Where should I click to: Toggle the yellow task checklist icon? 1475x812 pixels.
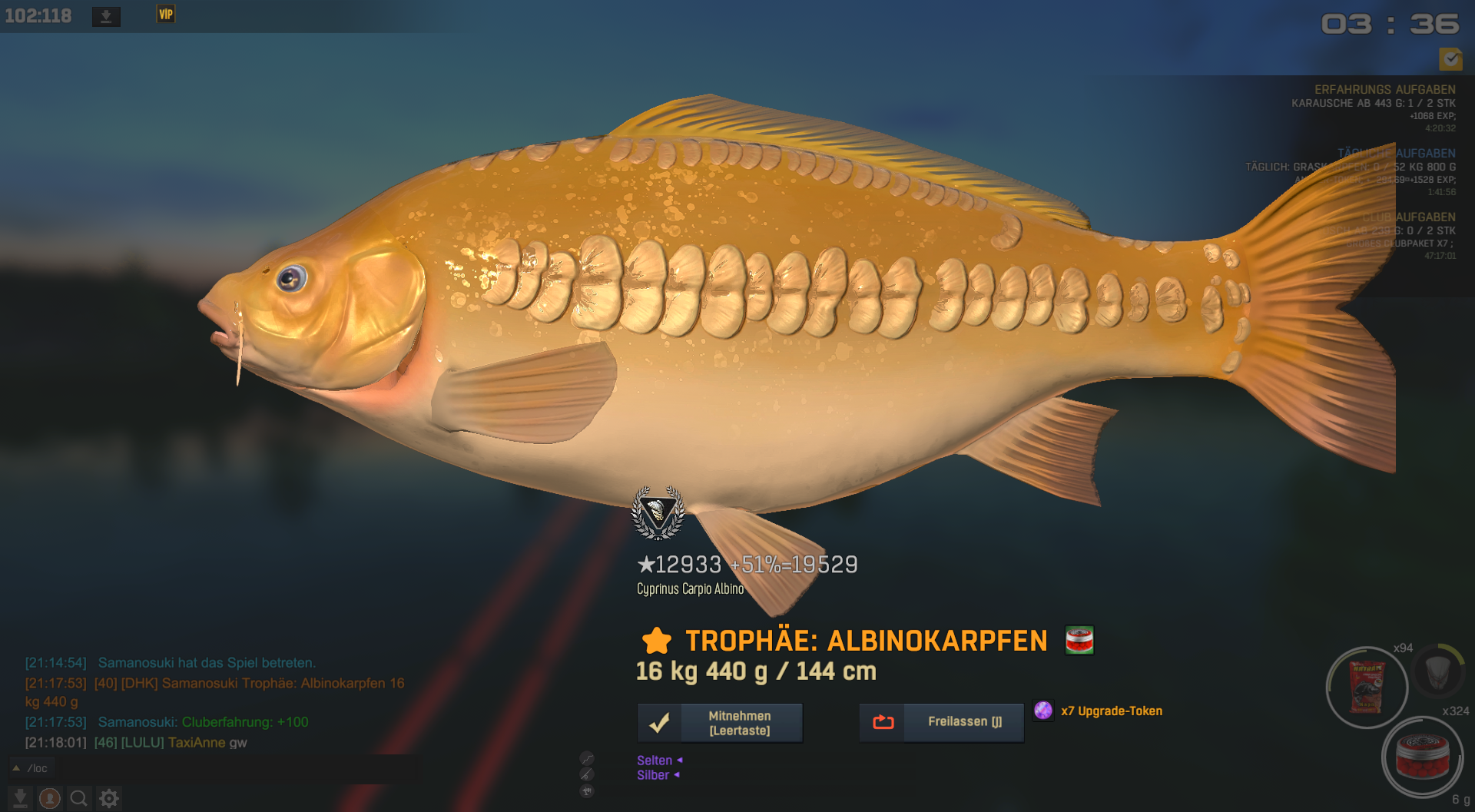point(1450,58)
